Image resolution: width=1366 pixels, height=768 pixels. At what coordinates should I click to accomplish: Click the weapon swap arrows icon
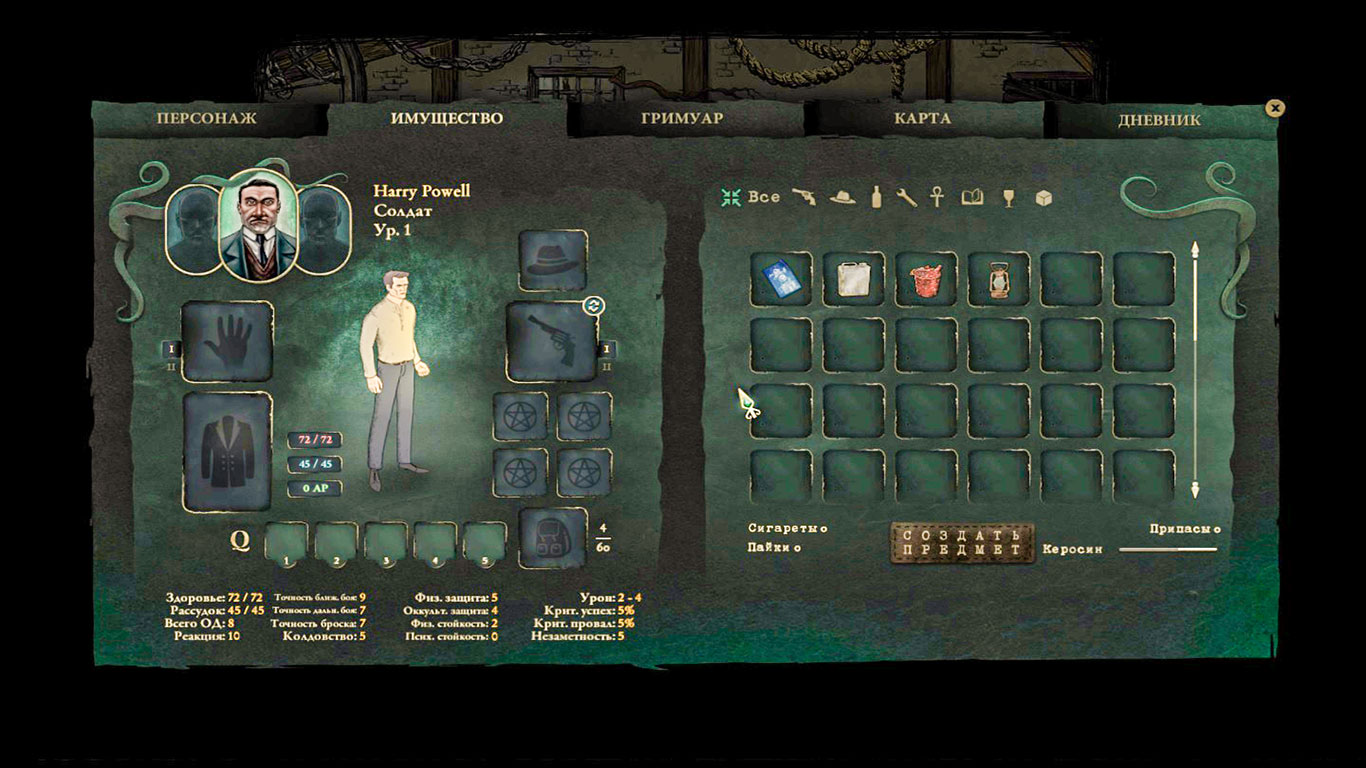(x=593, y=305)
